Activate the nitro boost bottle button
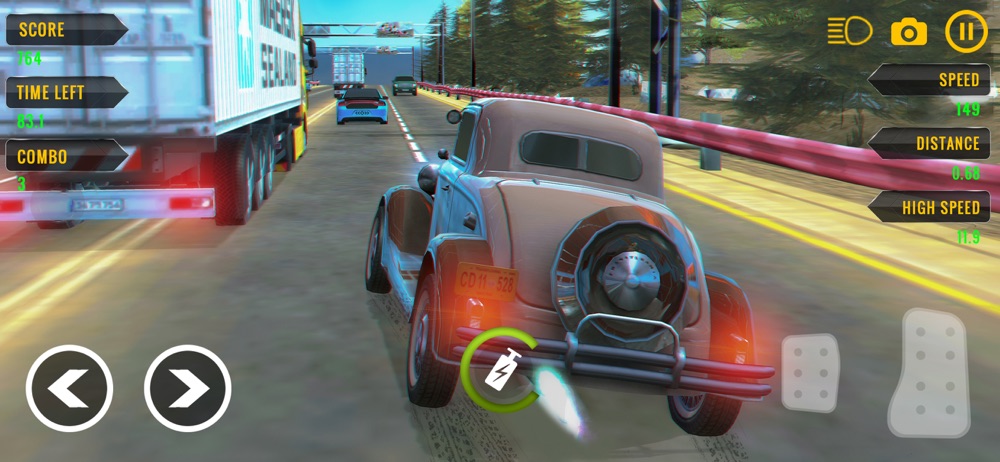The width and height of the screenshot is (1000, 462). click(x=498, y=371)
